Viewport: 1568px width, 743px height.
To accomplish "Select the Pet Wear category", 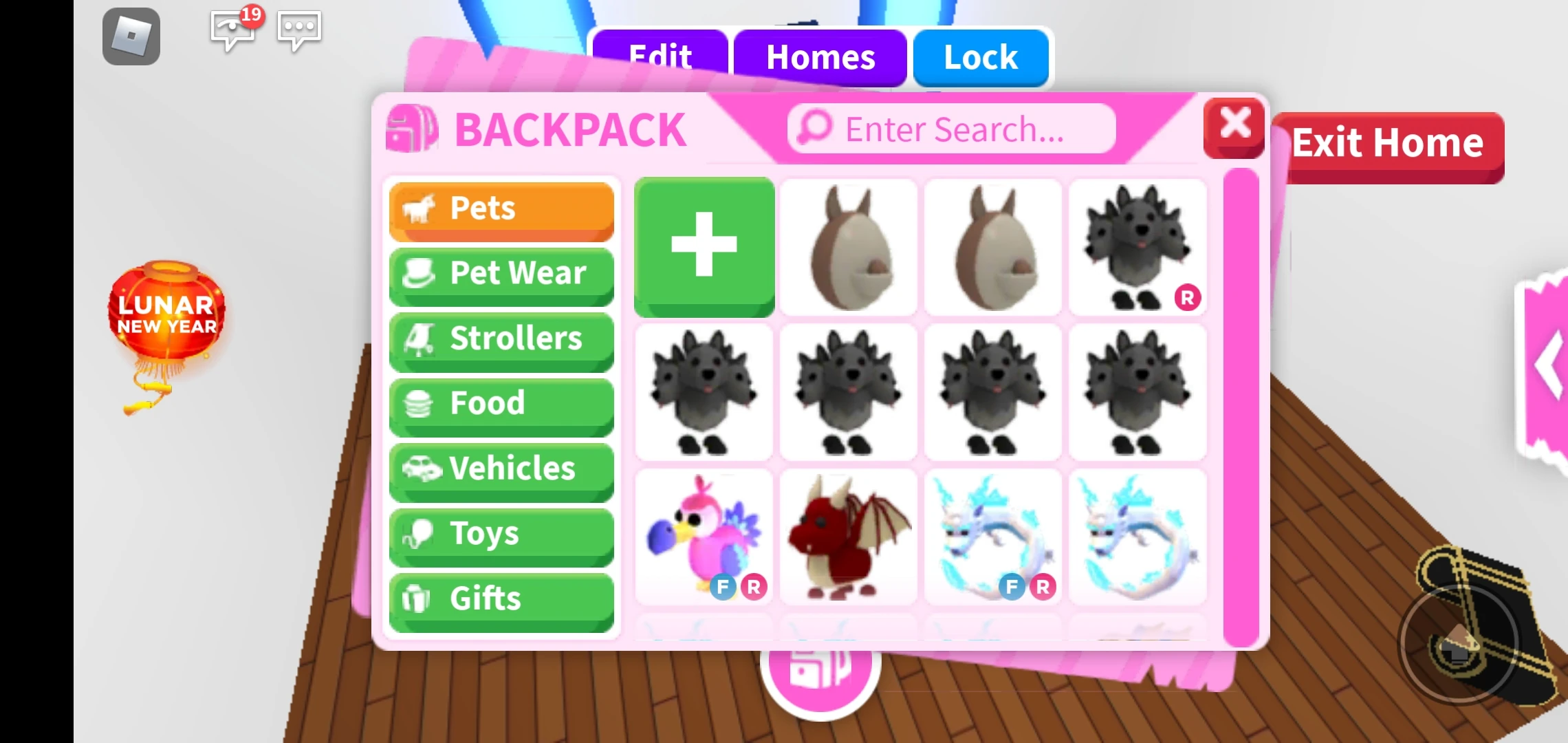I will point(501,274).
